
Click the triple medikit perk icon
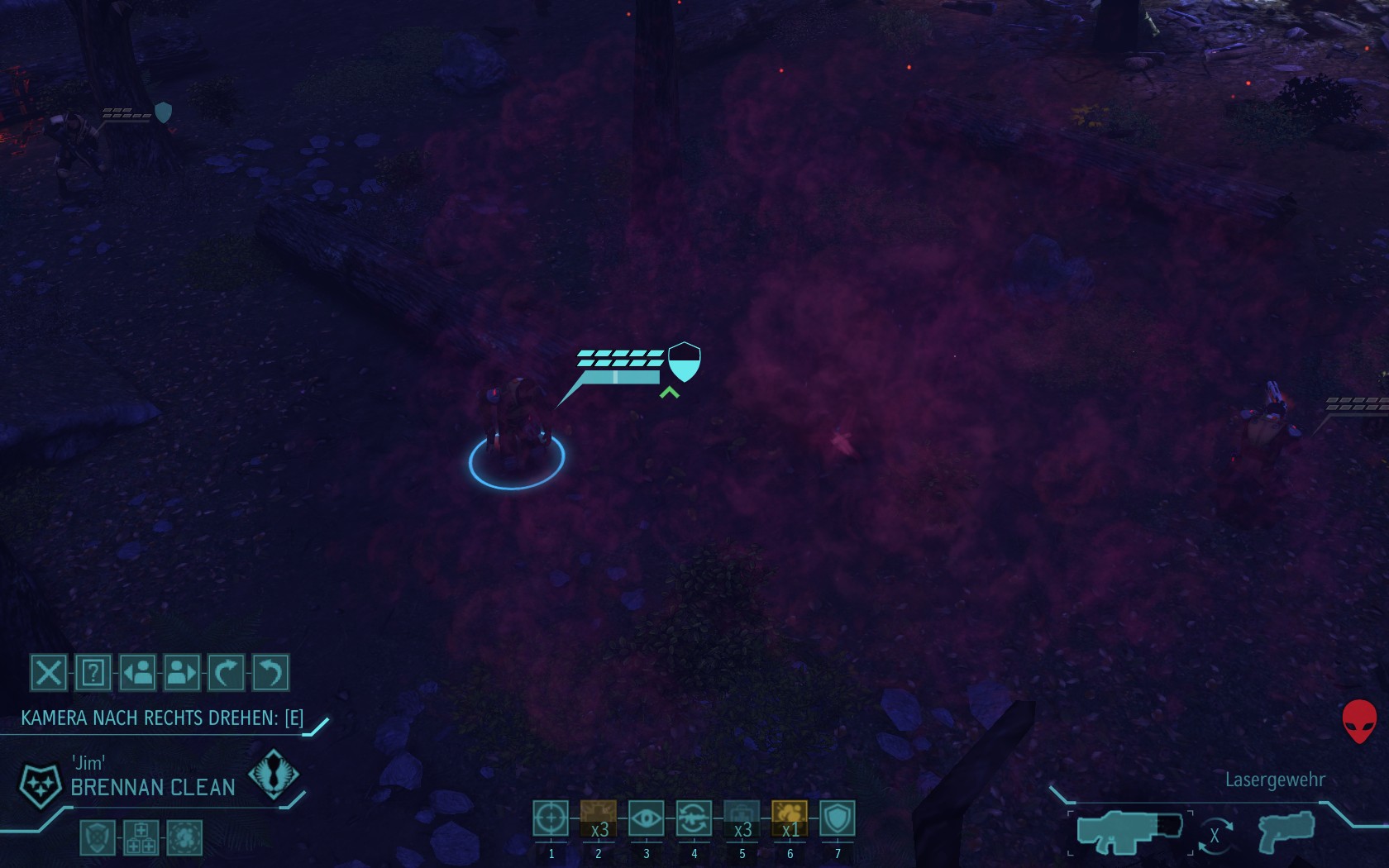[x=141, y=837]
